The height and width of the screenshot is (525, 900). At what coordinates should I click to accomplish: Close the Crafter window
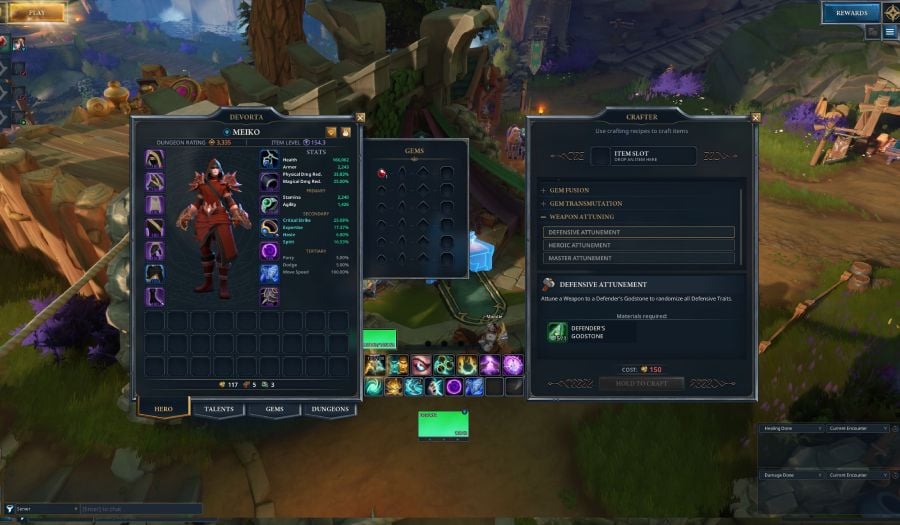755,117
